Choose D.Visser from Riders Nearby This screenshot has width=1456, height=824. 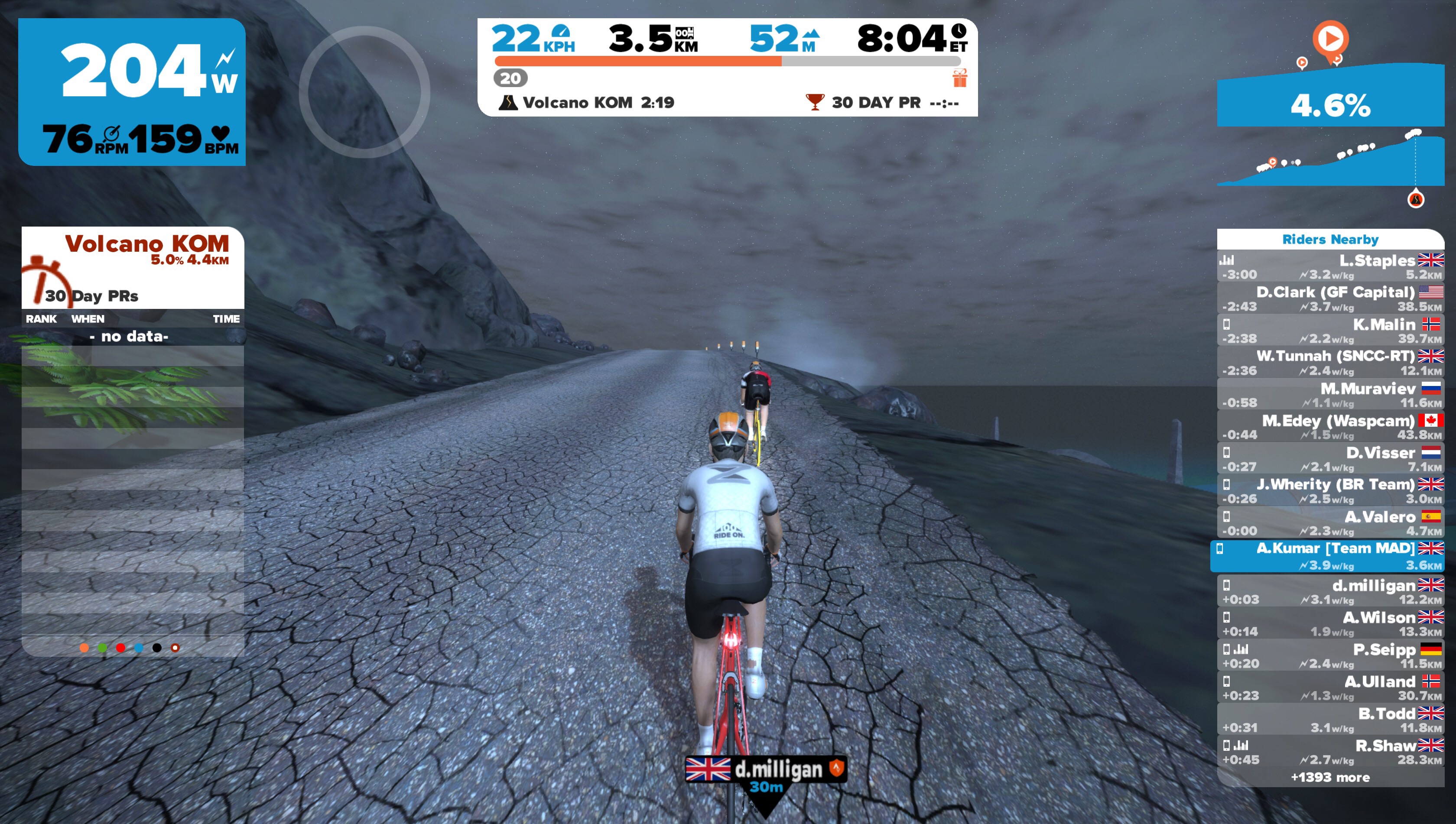pyautogui.click(x=1330, y=459)
